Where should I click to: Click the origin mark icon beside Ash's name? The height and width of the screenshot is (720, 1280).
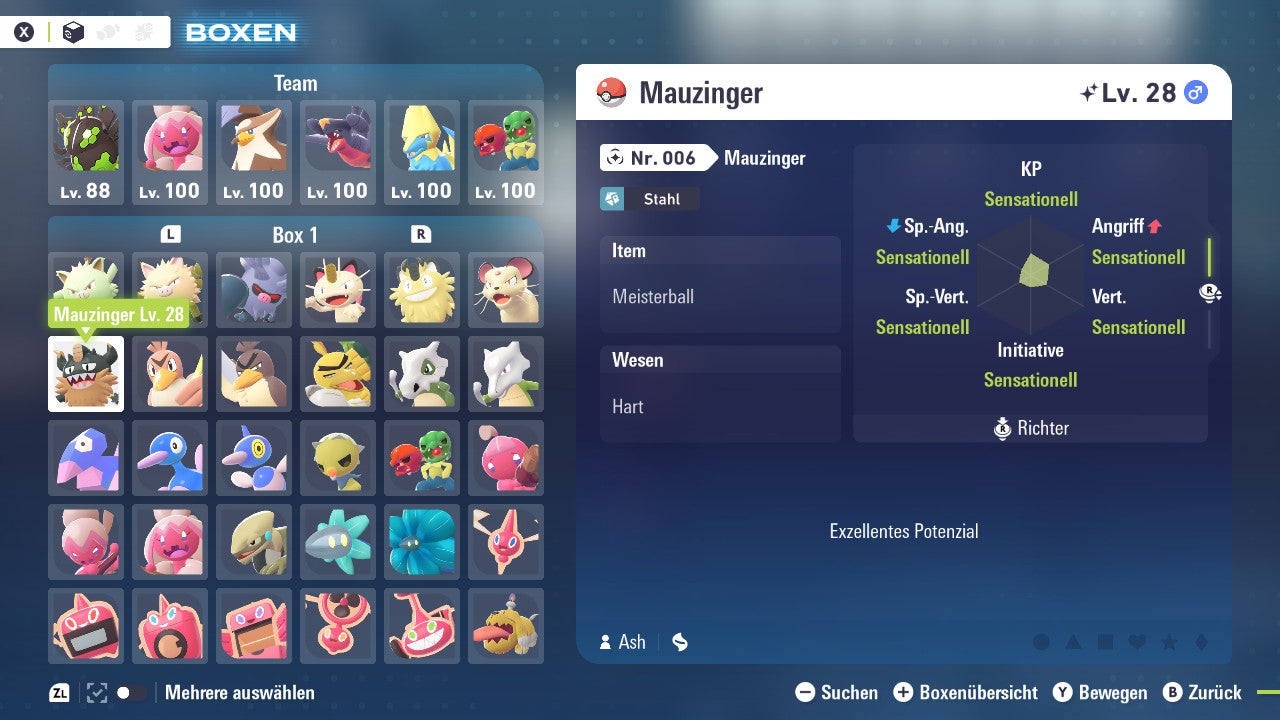[679, 642]
